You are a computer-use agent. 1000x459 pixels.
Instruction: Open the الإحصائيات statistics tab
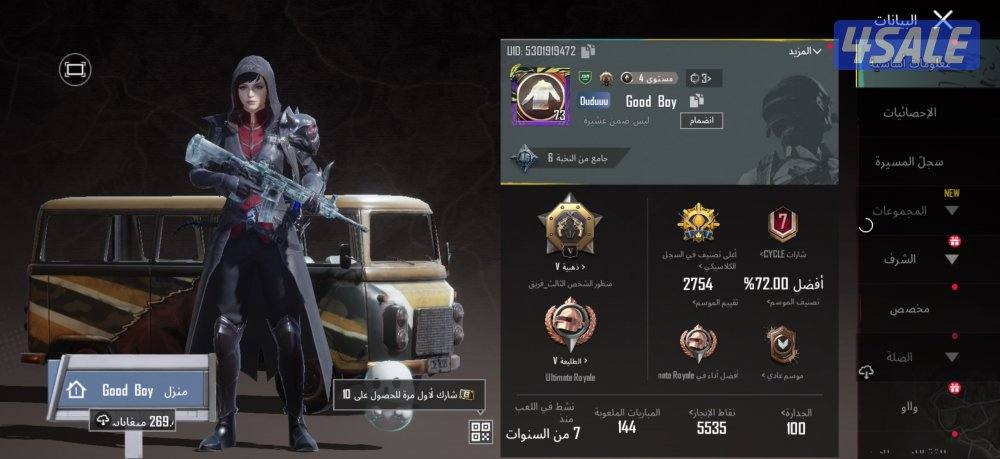pyautogui.click(x=909, y=113)
